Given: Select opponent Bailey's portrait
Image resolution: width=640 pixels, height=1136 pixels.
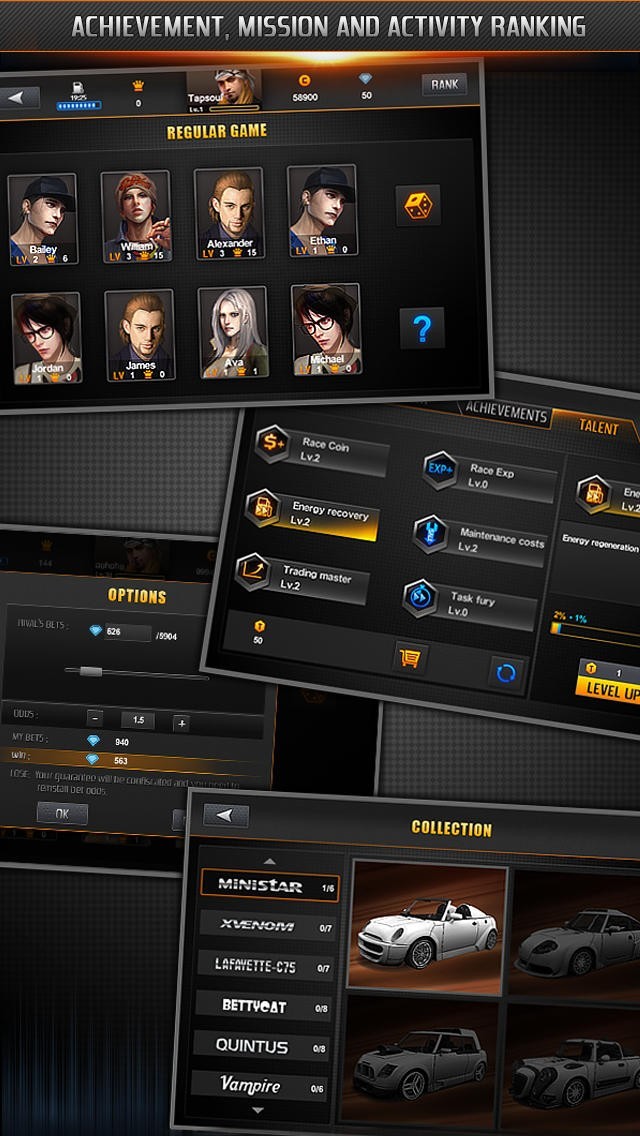Looking at the screenshot, I should pos(43,218).
